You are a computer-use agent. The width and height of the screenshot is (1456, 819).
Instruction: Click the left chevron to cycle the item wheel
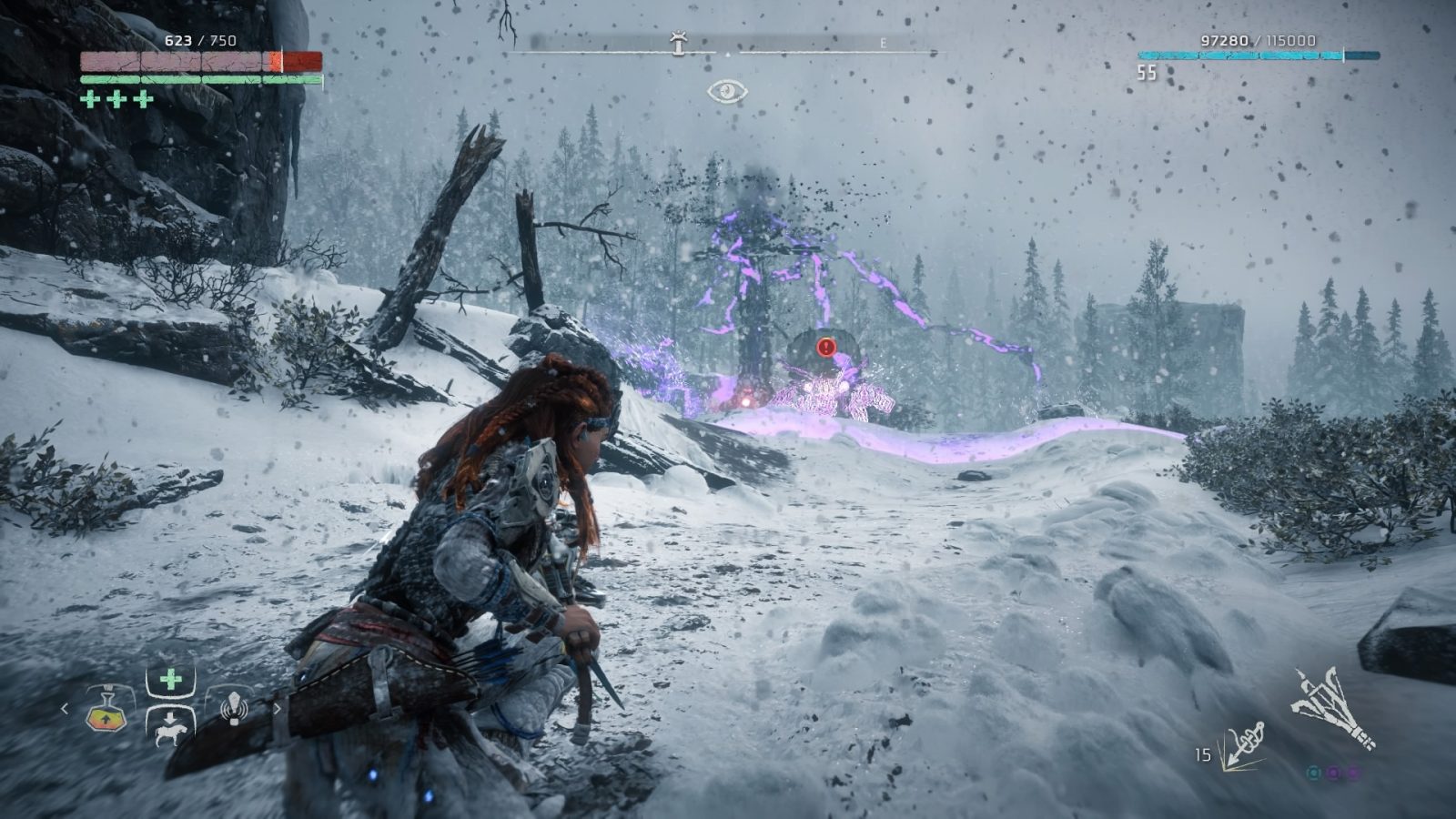(64, 709)
